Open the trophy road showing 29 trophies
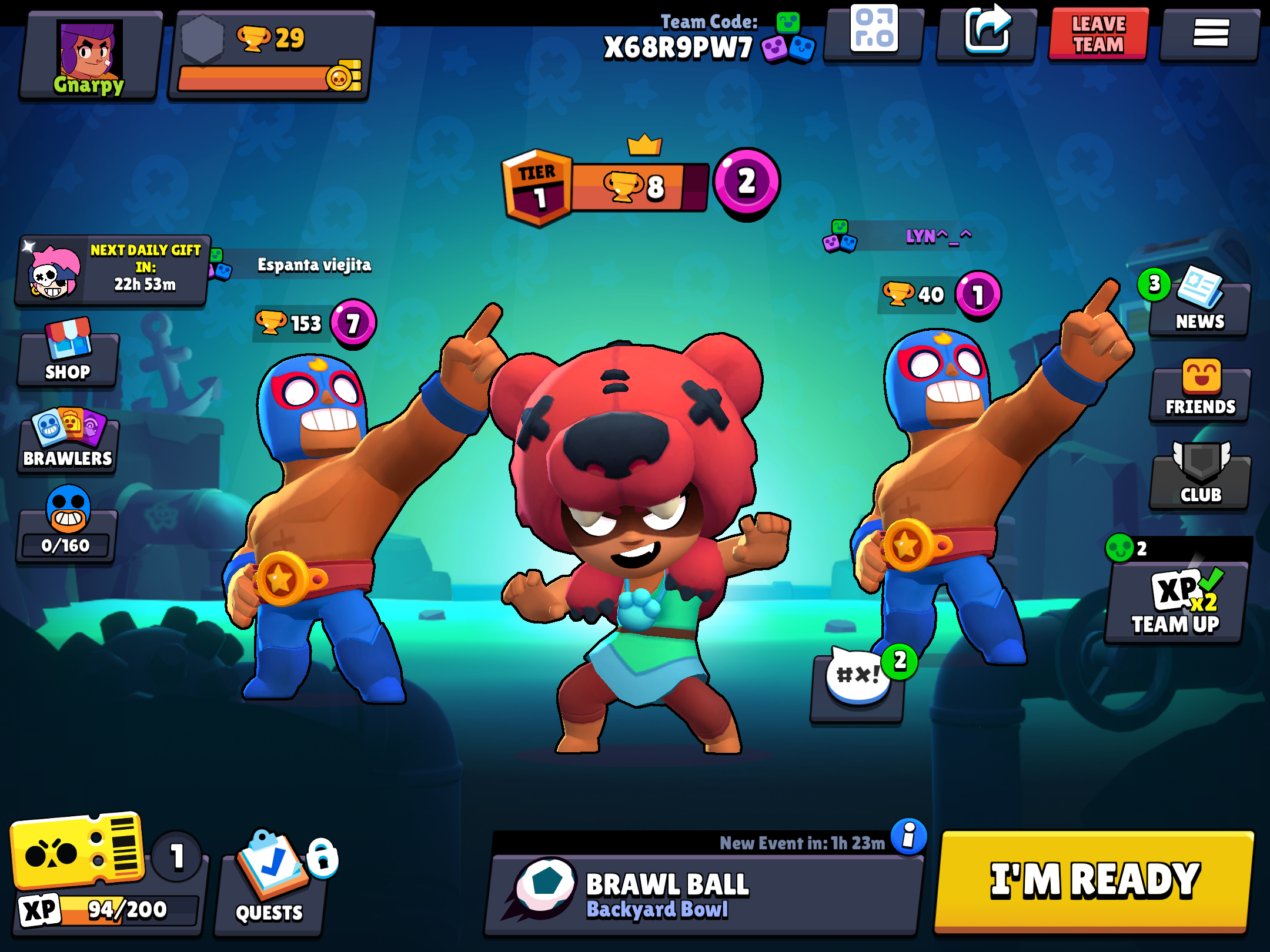The height and width of the screenshot is (952, 1270). tap(270, 57)
